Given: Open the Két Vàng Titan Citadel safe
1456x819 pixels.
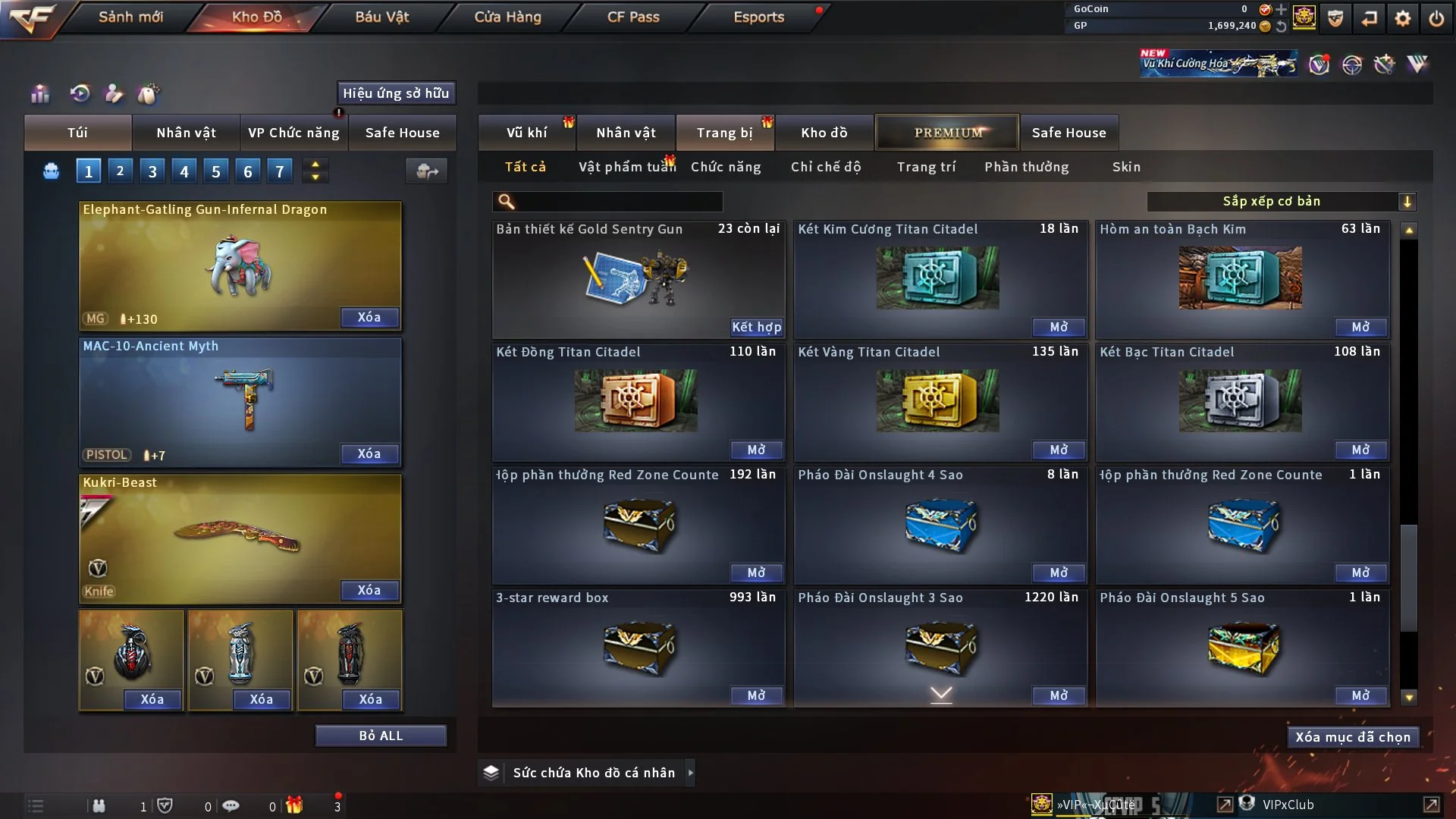Looking at the screenshot, I should [x=1058, y=450].
